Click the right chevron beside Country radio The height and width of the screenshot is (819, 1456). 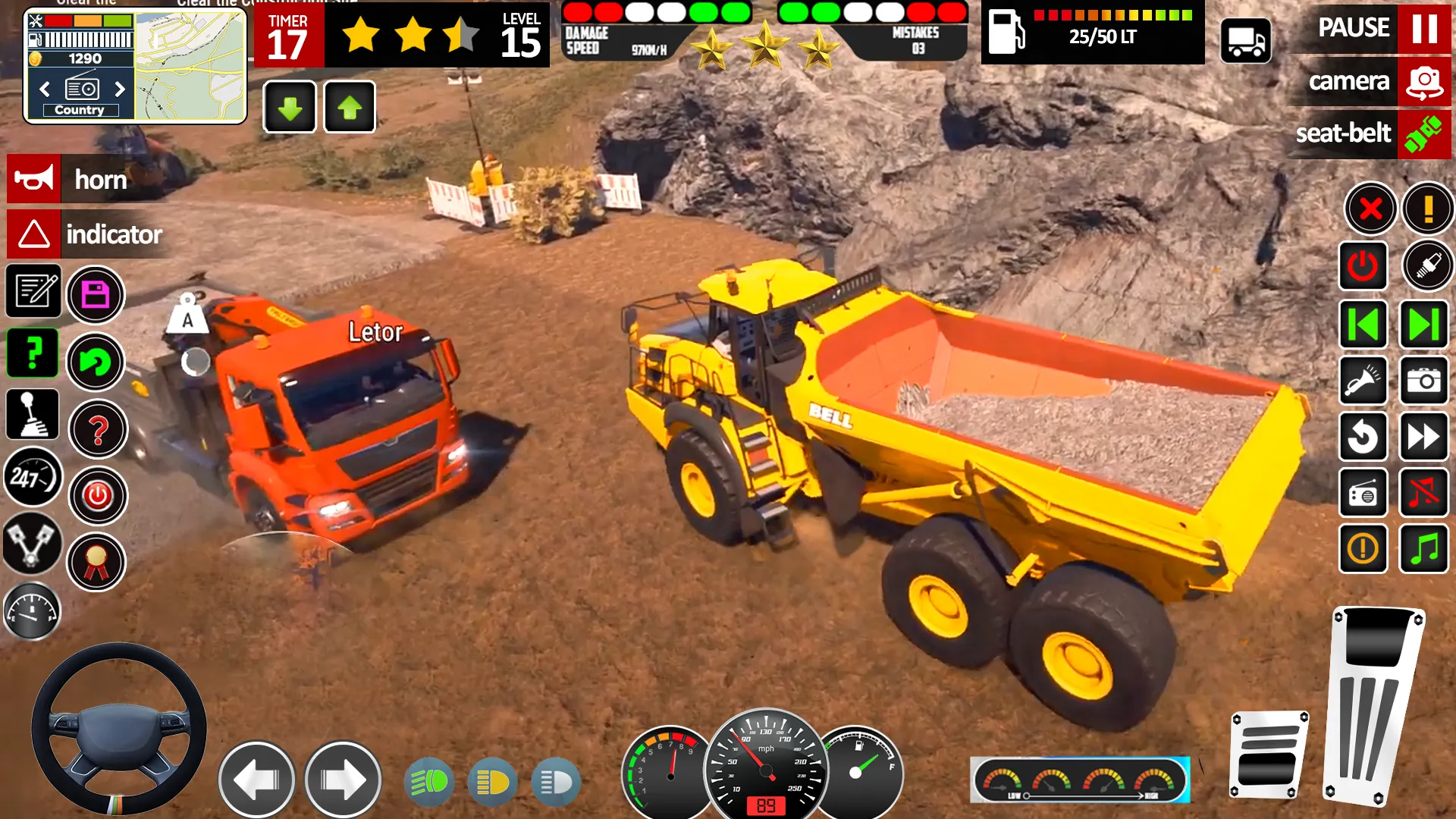[119, 89]
